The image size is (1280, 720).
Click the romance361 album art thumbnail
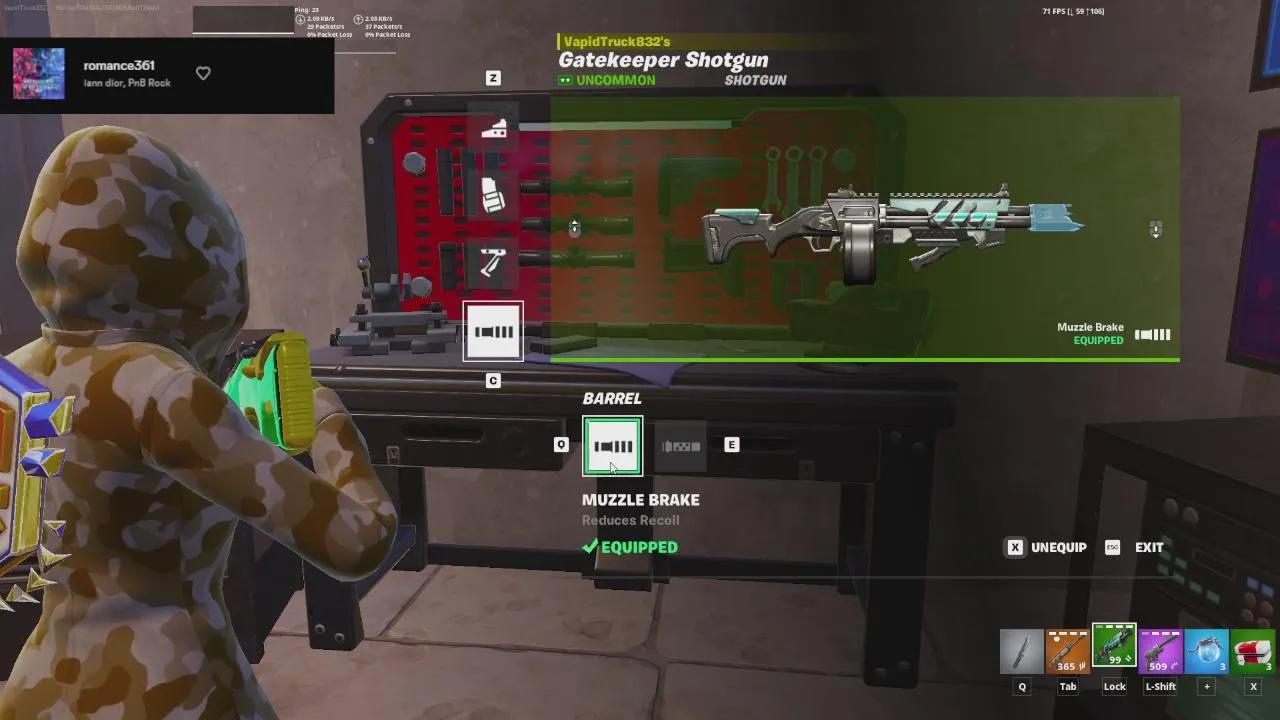38,73
